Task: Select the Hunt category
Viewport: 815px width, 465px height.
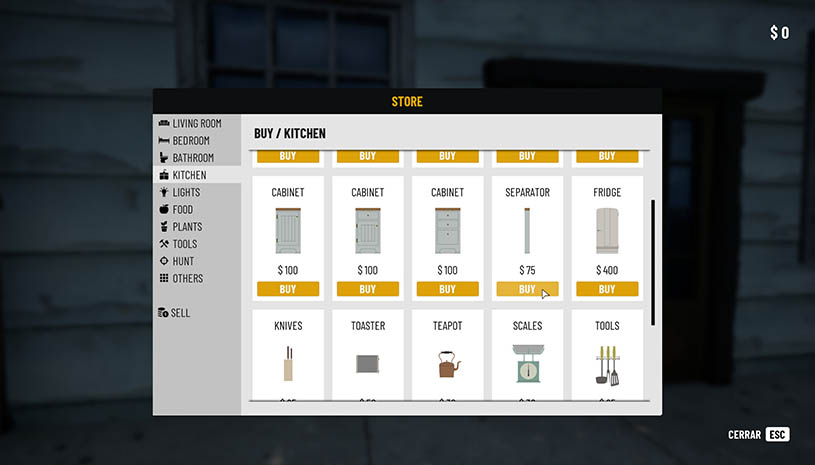Action: 183,261
